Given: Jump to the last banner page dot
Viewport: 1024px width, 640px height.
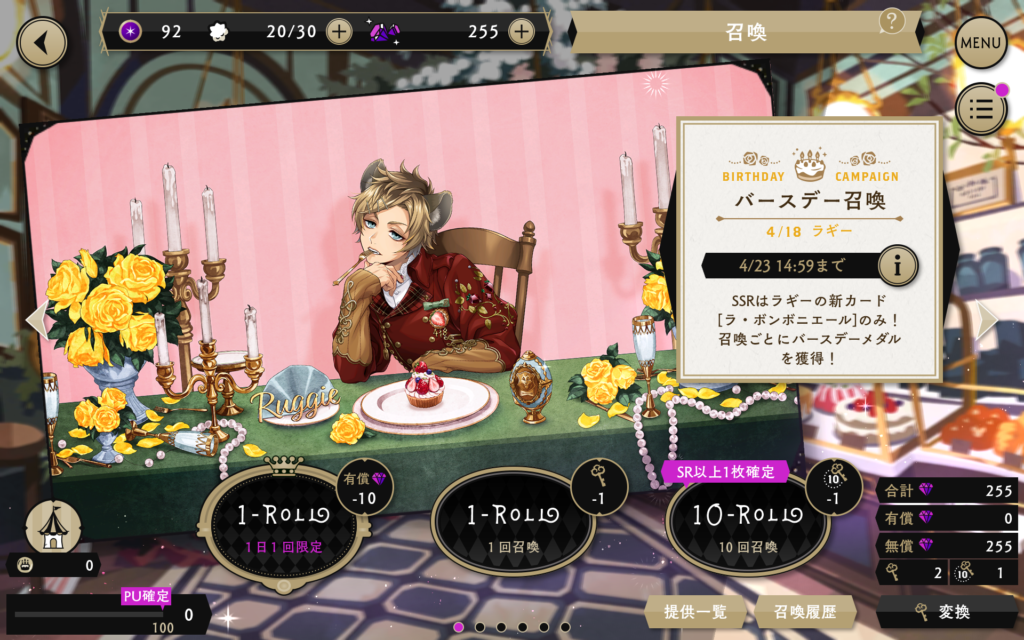Looking at the screenshot, I should coord(566,627).
